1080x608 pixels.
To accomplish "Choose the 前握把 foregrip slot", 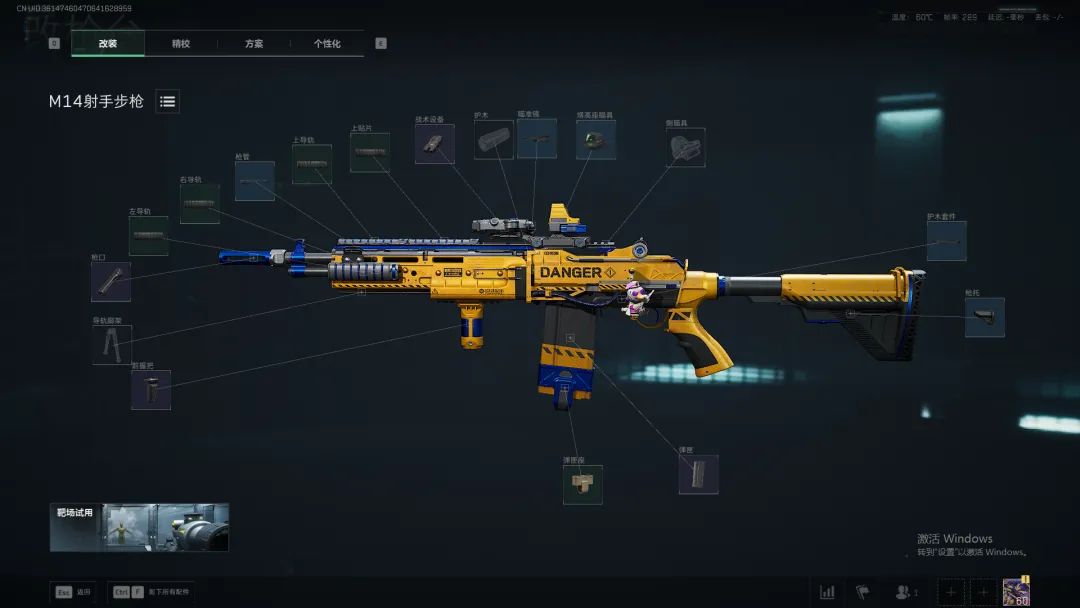I will 151,390.
